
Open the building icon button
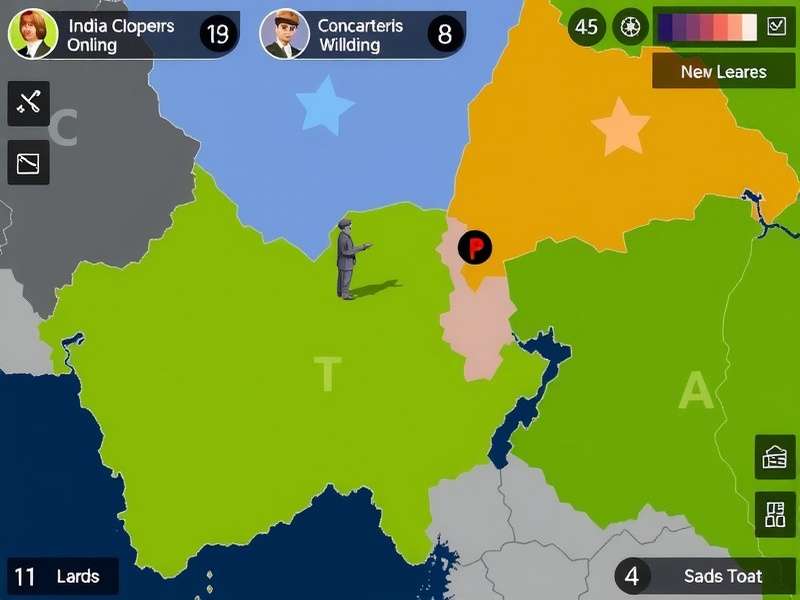point(775,457)
